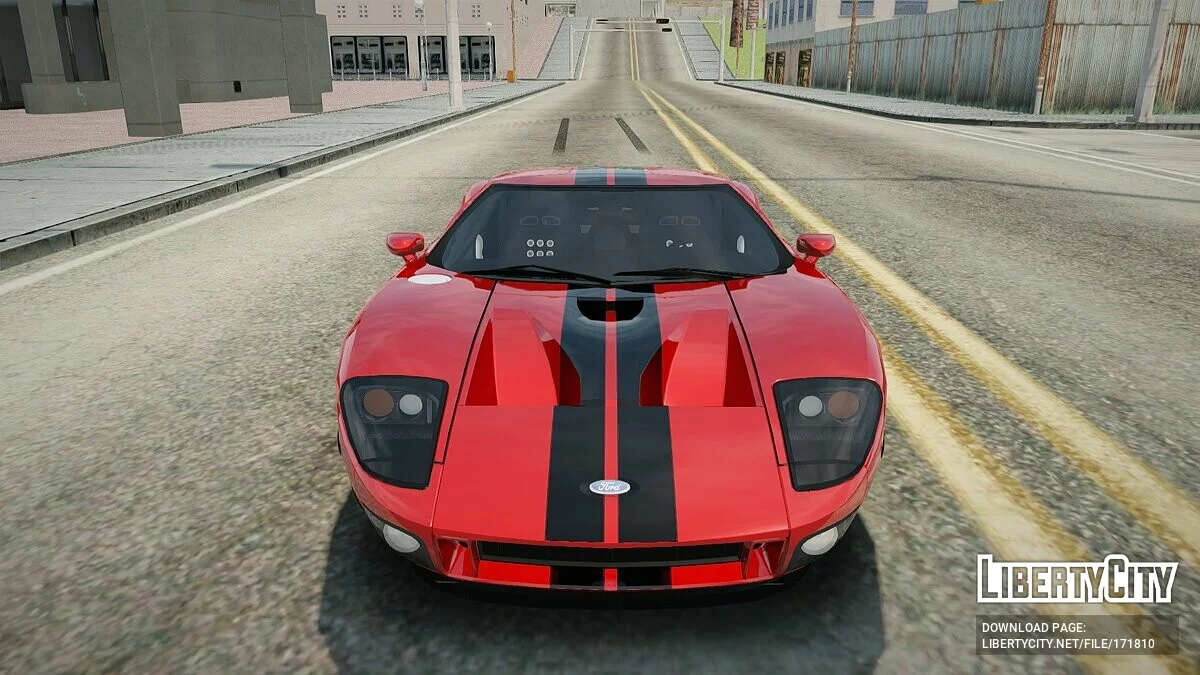Click the LibertyCity logo watermark

1077,580
